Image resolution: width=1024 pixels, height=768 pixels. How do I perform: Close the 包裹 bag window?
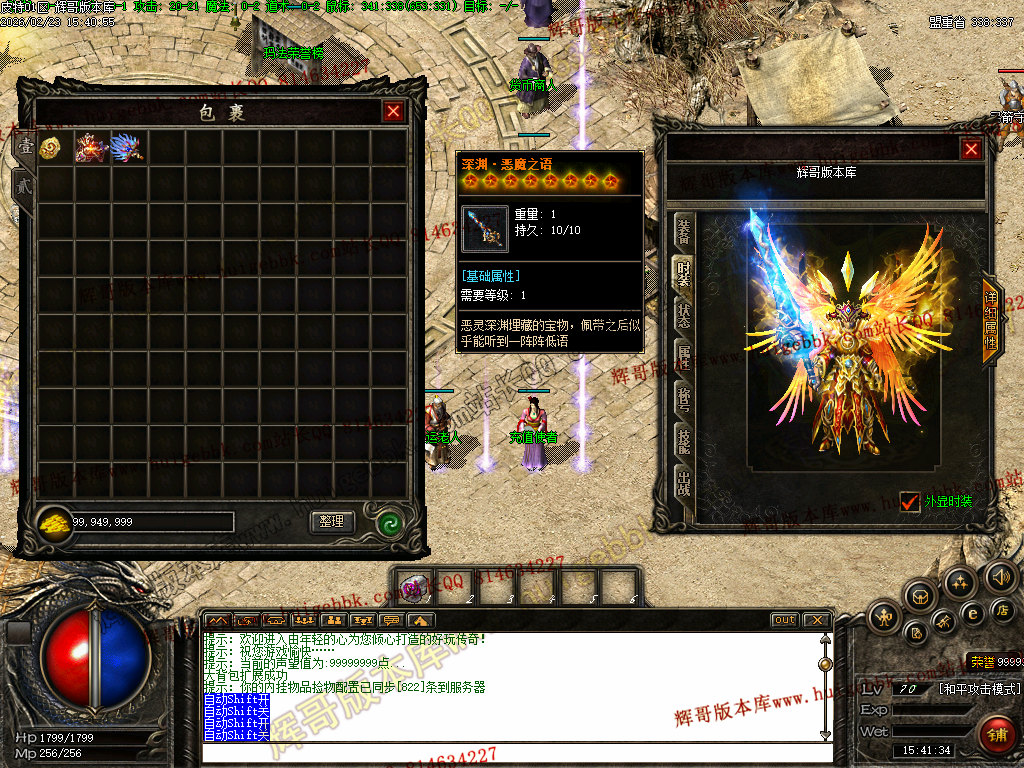pyautogui.click(x=394, y=112)
